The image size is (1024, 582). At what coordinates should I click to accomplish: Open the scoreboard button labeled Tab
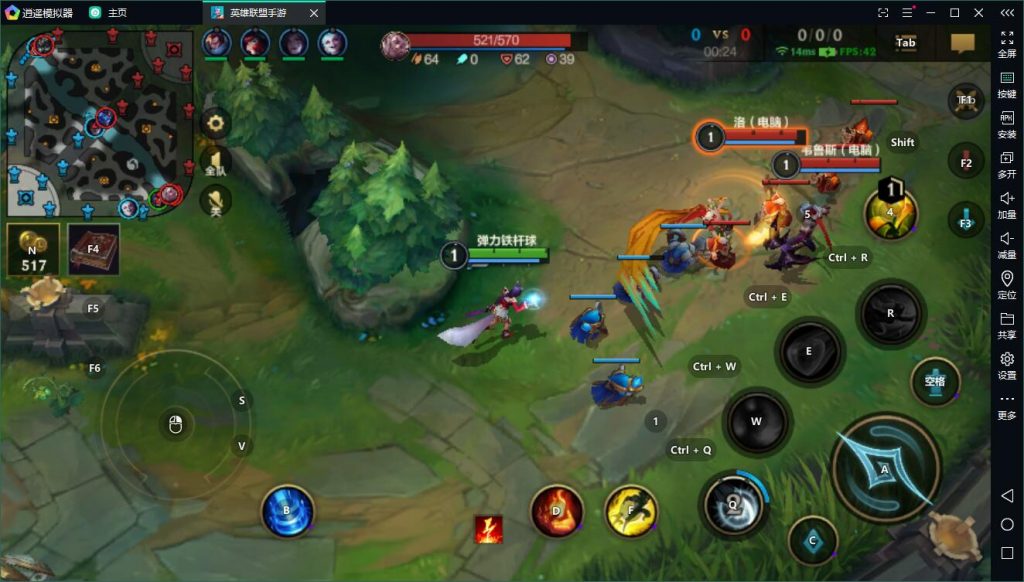[x=906, y=43]
